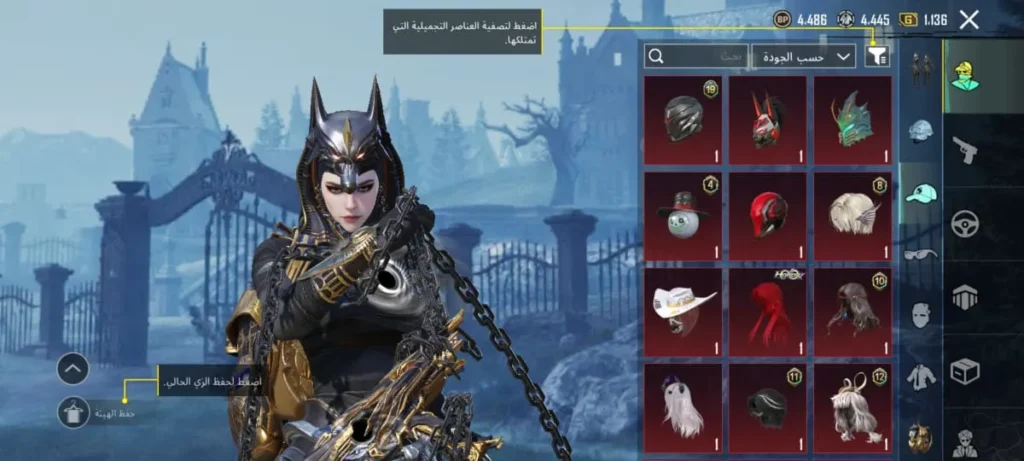Switch to the glasses subcategory tab
The image size is (1024, 461).
(920, 254)
